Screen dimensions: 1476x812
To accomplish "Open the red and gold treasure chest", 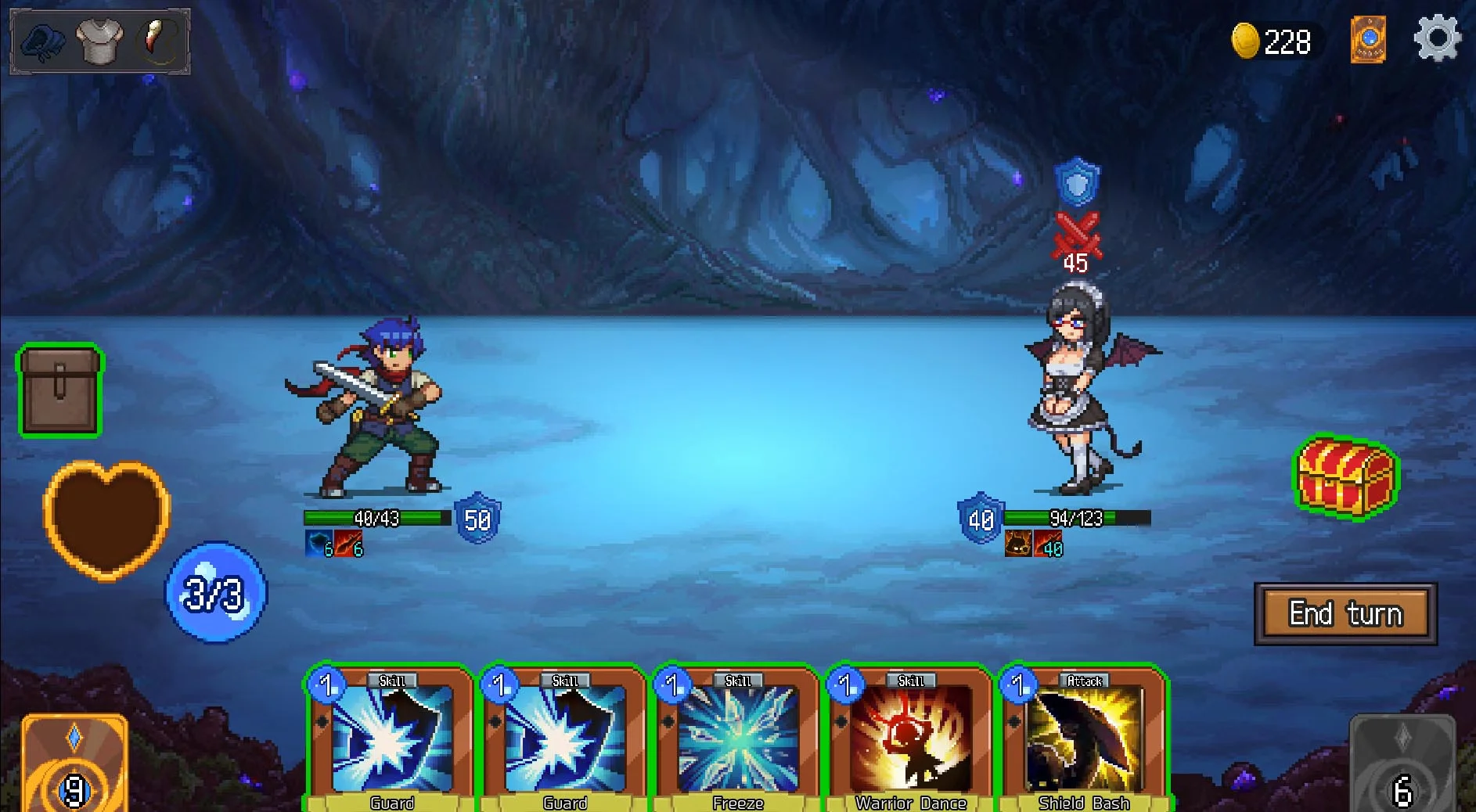I will pos(1345,476).
